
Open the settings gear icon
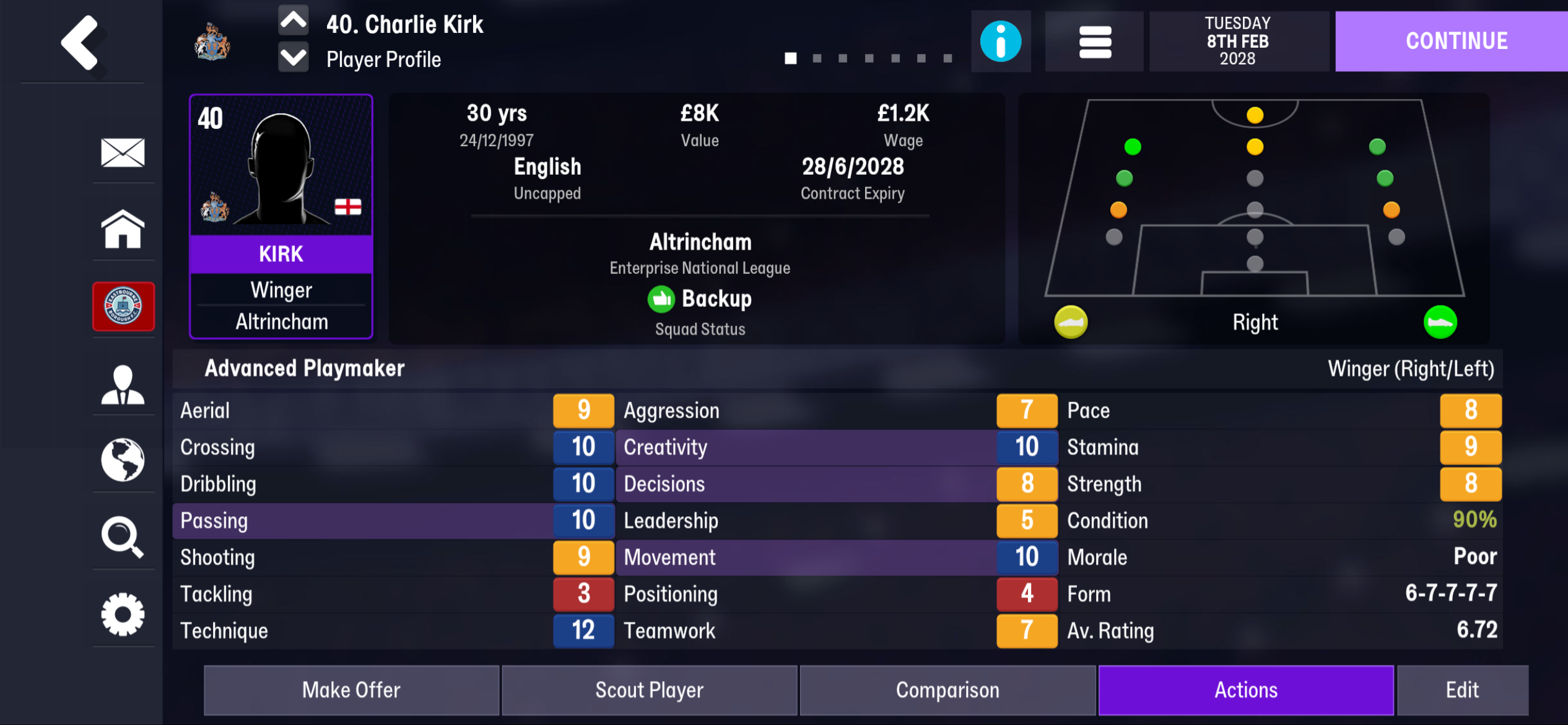[123, 614]
